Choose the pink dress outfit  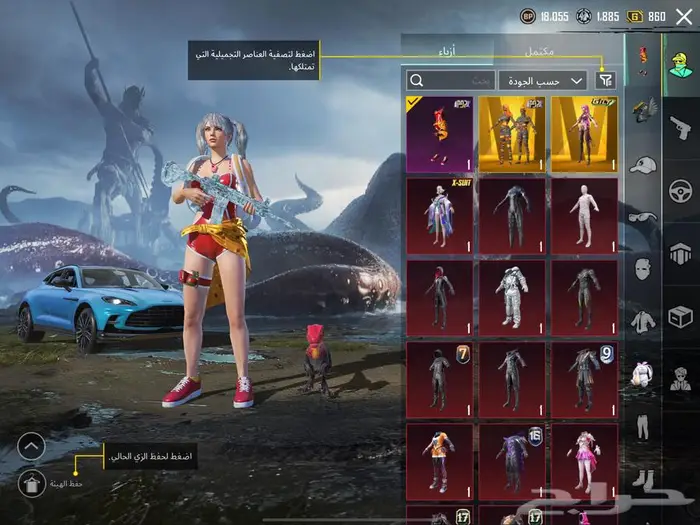point(584,460)
